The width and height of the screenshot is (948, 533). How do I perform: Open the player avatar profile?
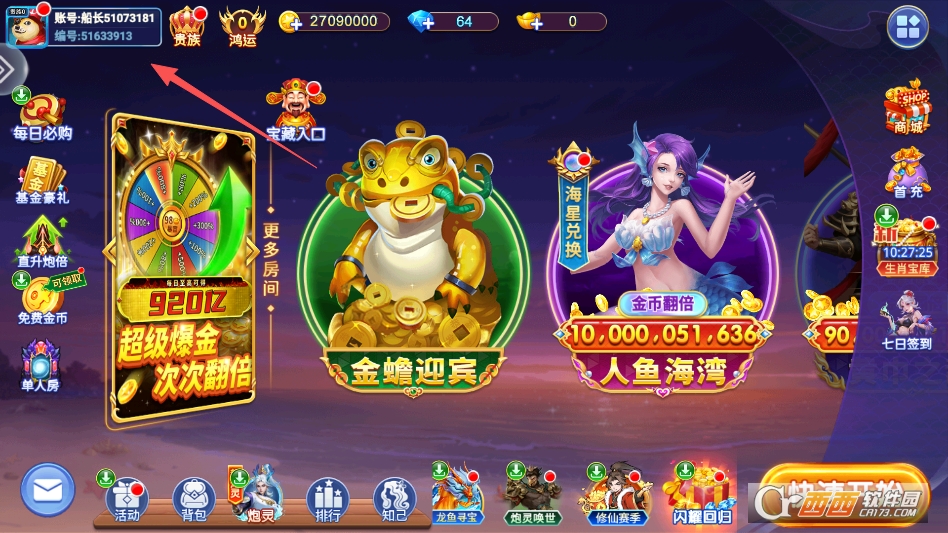[26, 25]
